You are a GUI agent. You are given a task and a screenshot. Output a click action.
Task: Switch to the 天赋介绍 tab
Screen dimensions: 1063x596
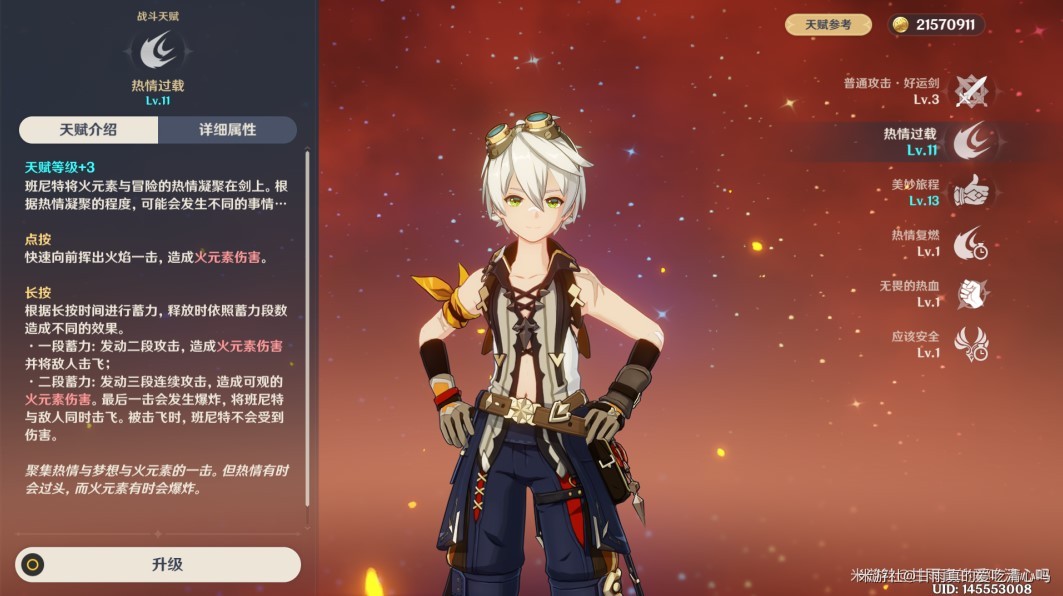[88, 130]
